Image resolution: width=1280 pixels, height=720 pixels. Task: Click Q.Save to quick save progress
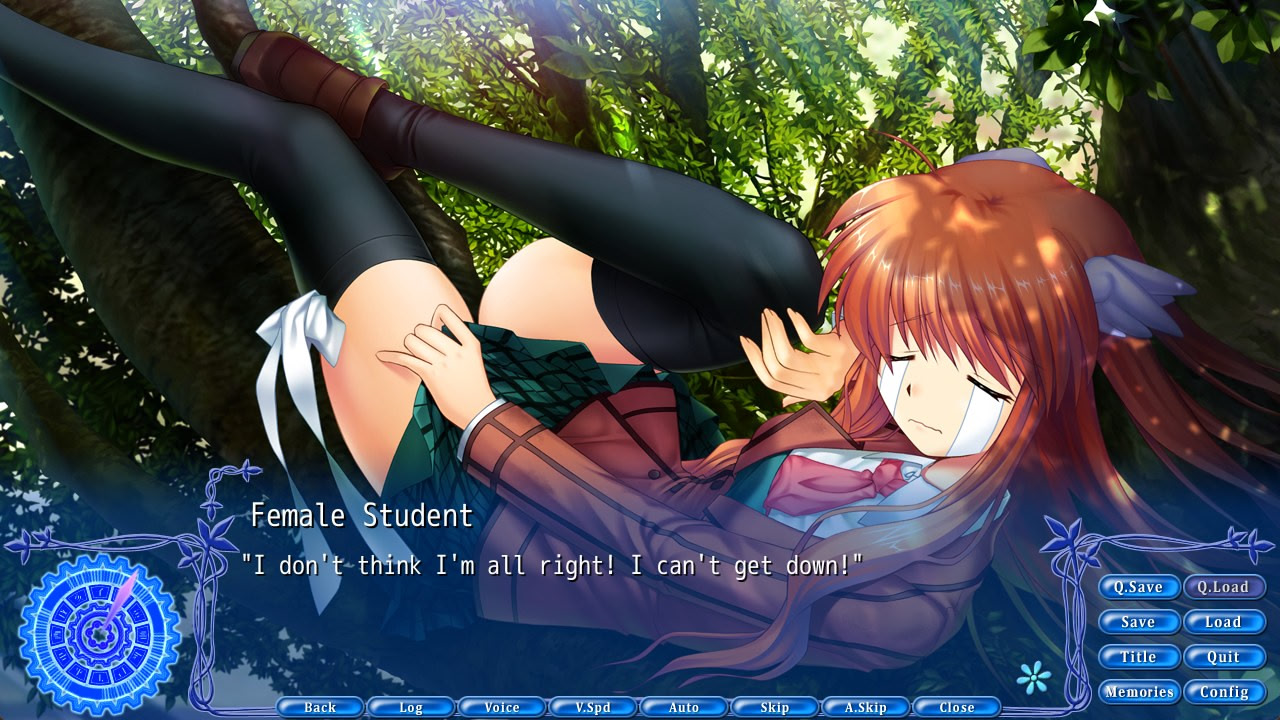click(x=1138, y=587)
